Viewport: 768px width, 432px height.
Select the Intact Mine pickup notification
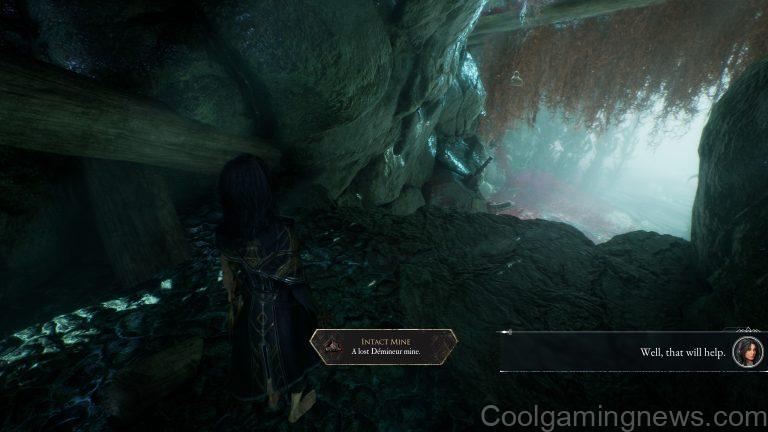coord(383,344)
